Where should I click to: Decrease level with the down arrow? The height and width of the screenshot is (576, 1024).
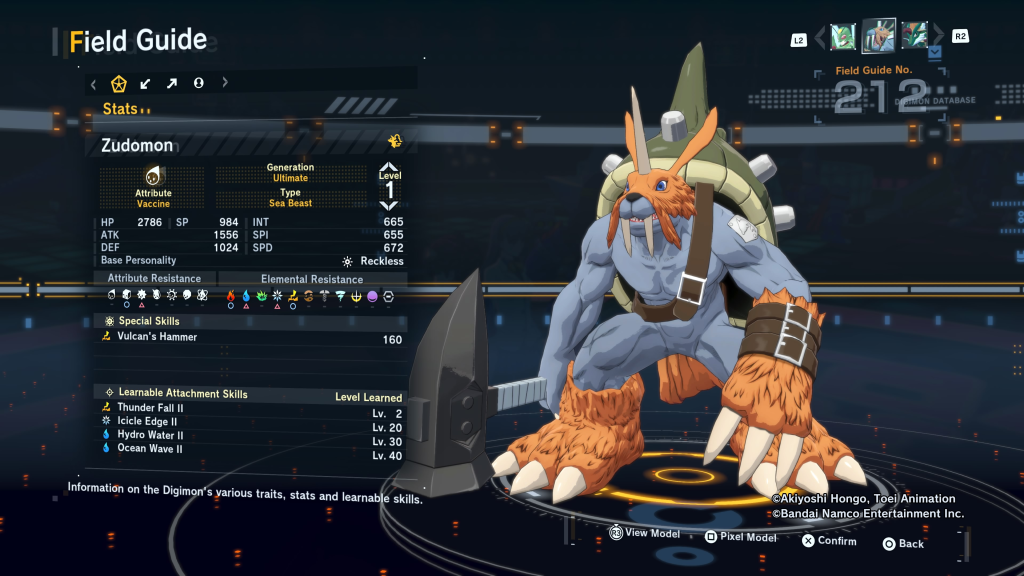(x=389, y=206)
